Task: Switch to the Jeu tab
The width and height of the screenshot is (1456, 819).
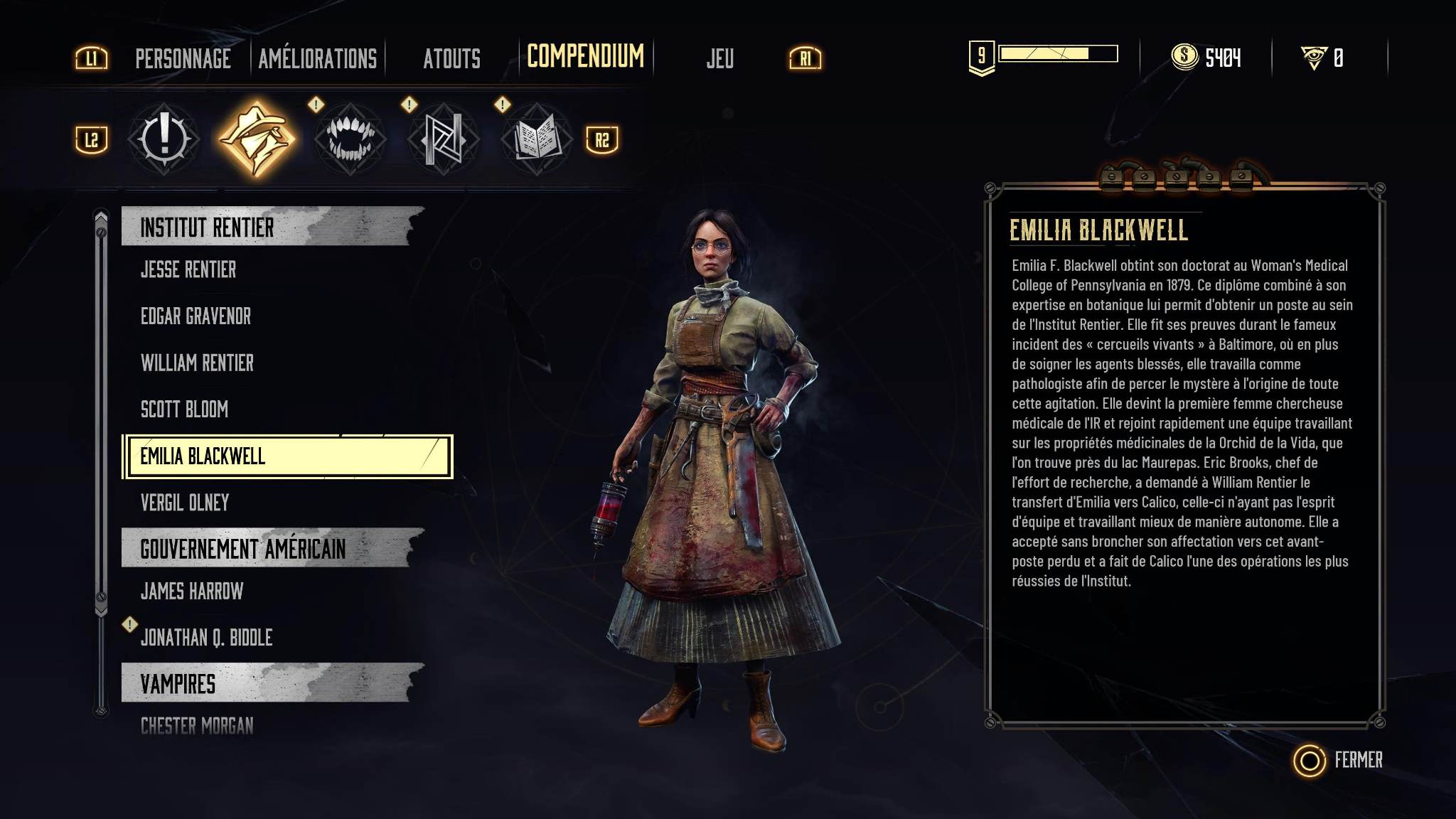Action: 719,58
